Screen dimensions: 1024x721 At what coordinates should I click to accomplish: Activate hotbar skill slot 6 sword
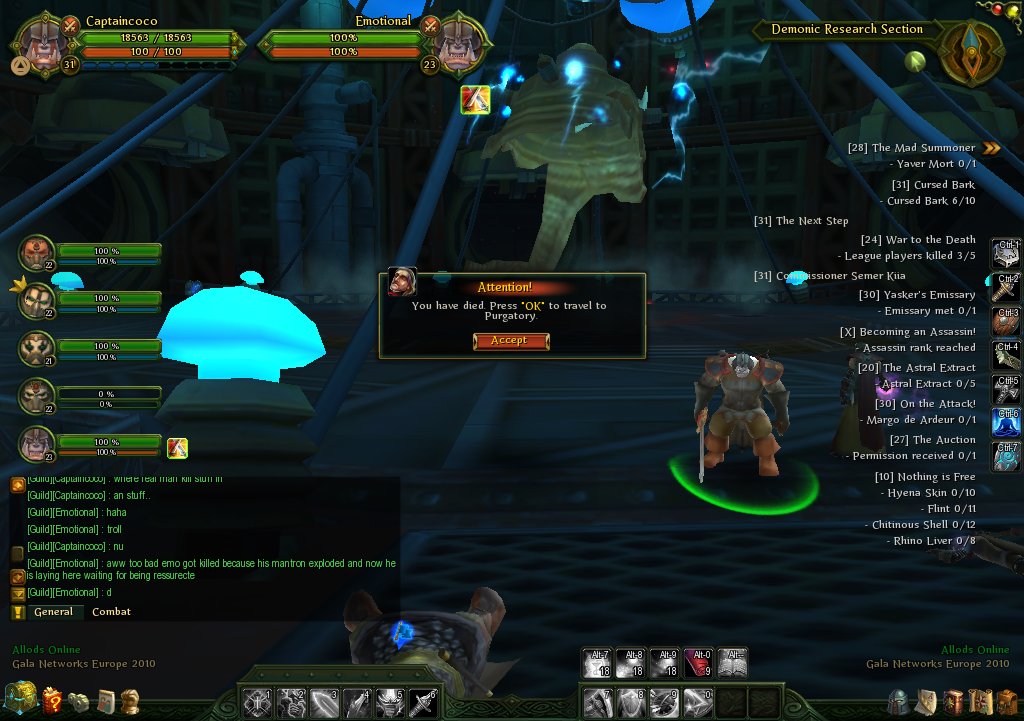pos(422,702)
